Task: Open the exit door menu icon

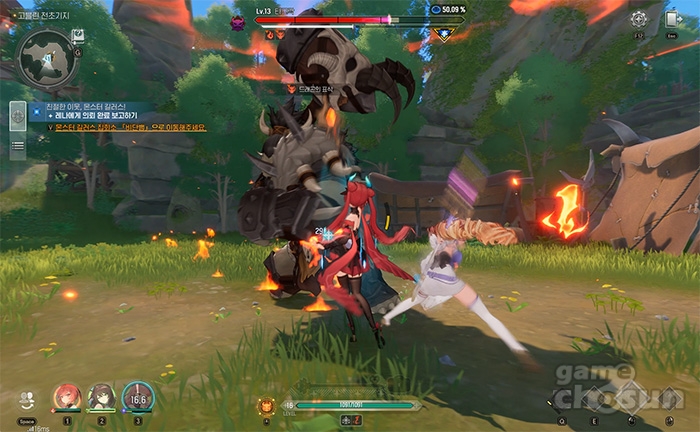Action: 672,20
